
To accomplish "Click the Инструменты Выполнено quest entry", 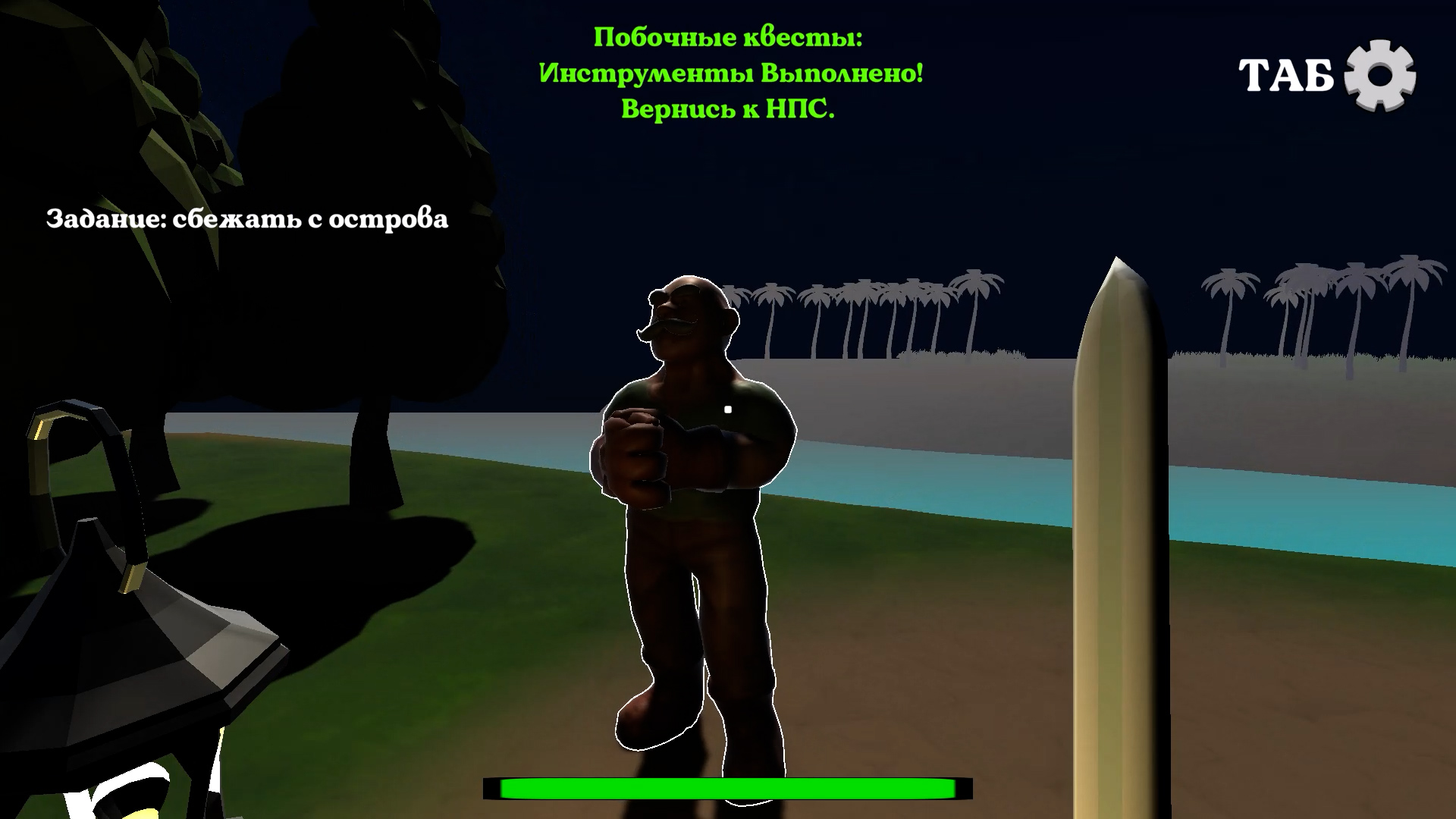I will [730, 72].
